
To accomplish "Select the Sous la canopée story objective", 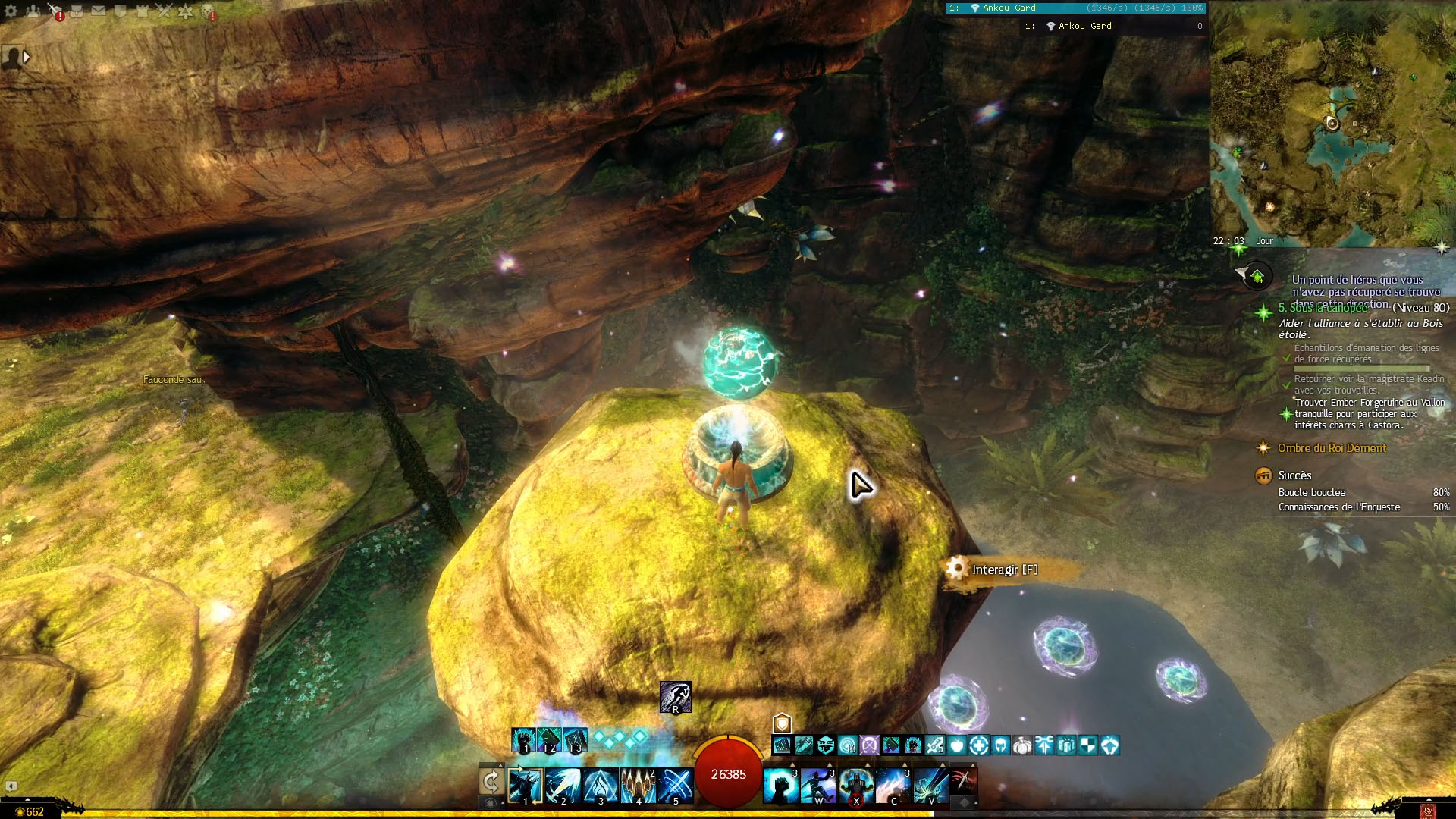I will [1323, 308].
